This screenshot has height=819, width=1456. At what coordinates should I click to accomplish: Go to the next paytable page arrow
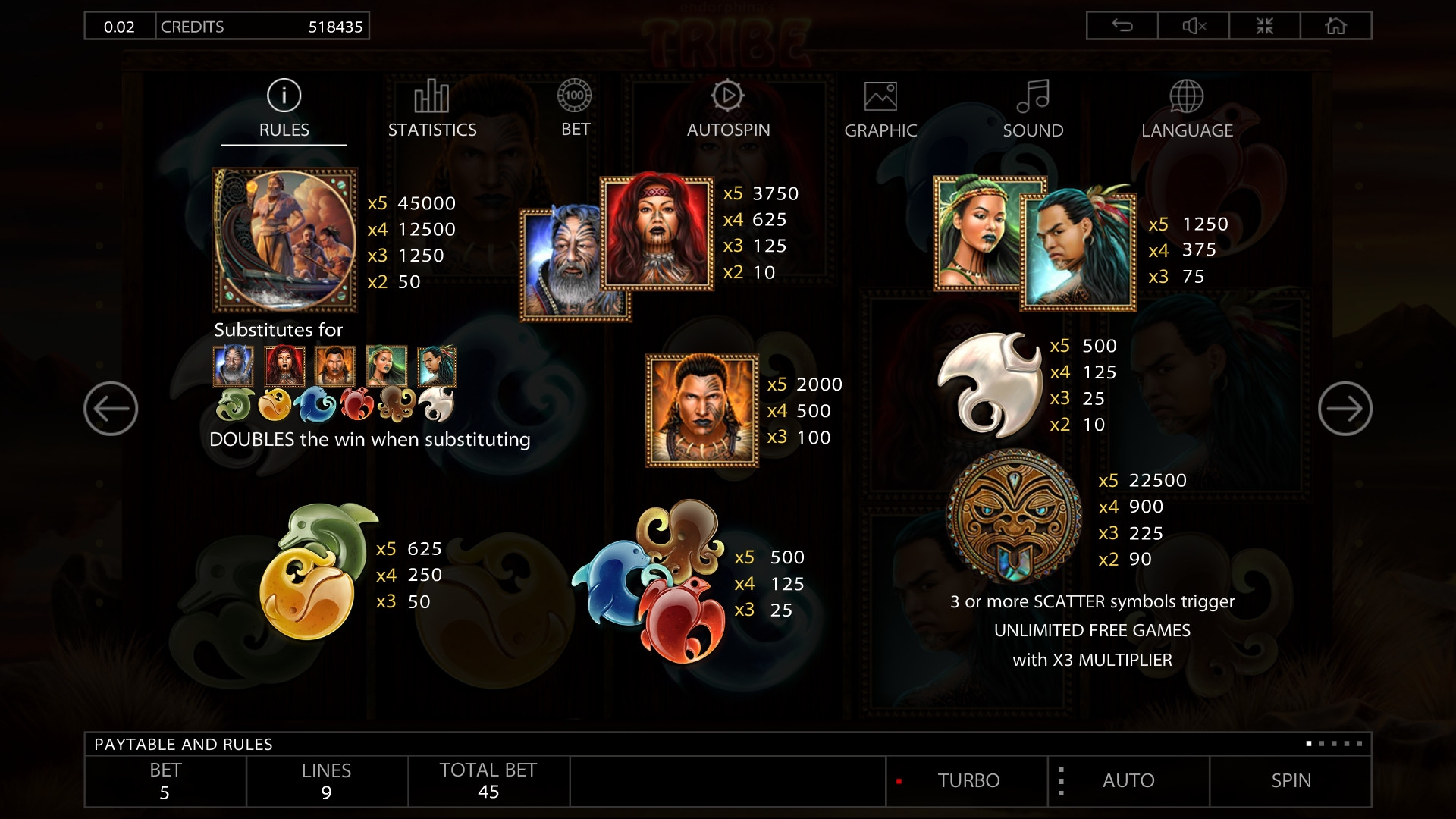coord(1345,409)
